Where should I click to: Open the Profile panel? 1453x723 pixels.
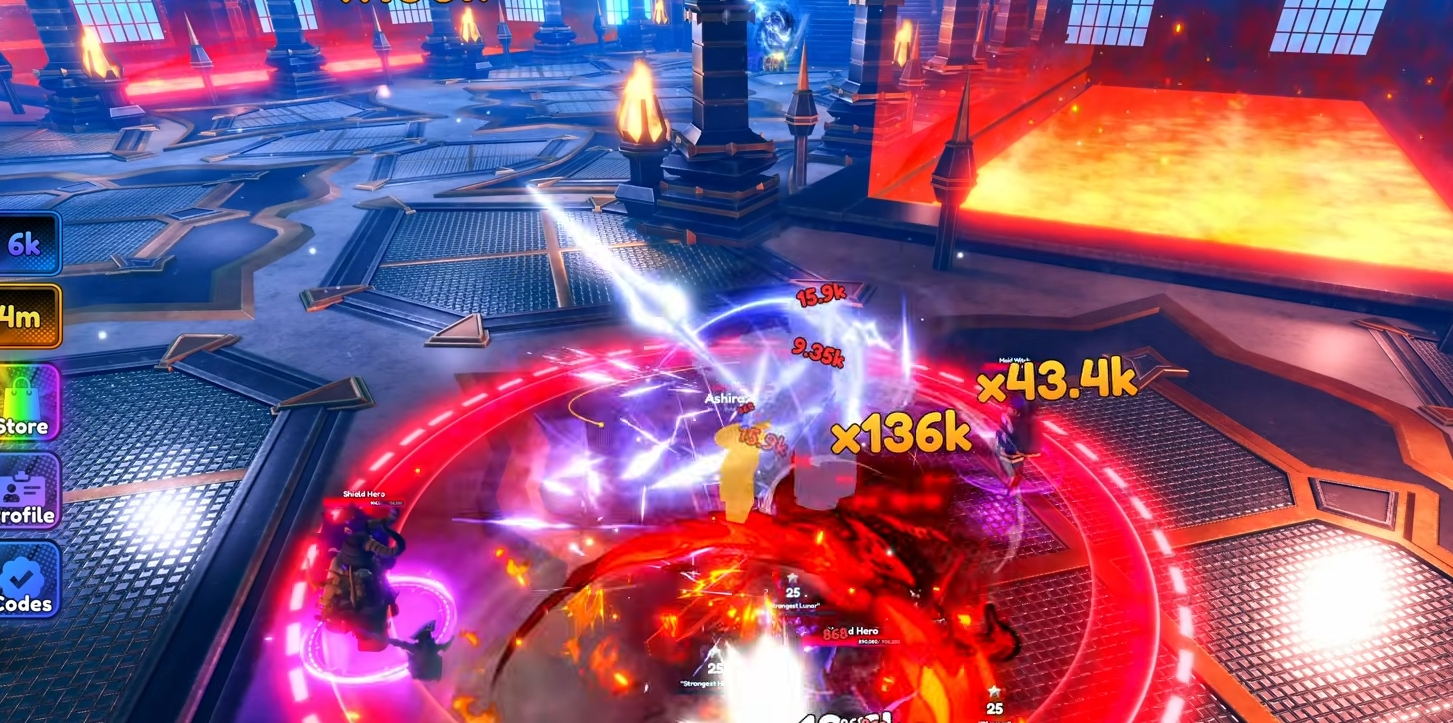27,492
